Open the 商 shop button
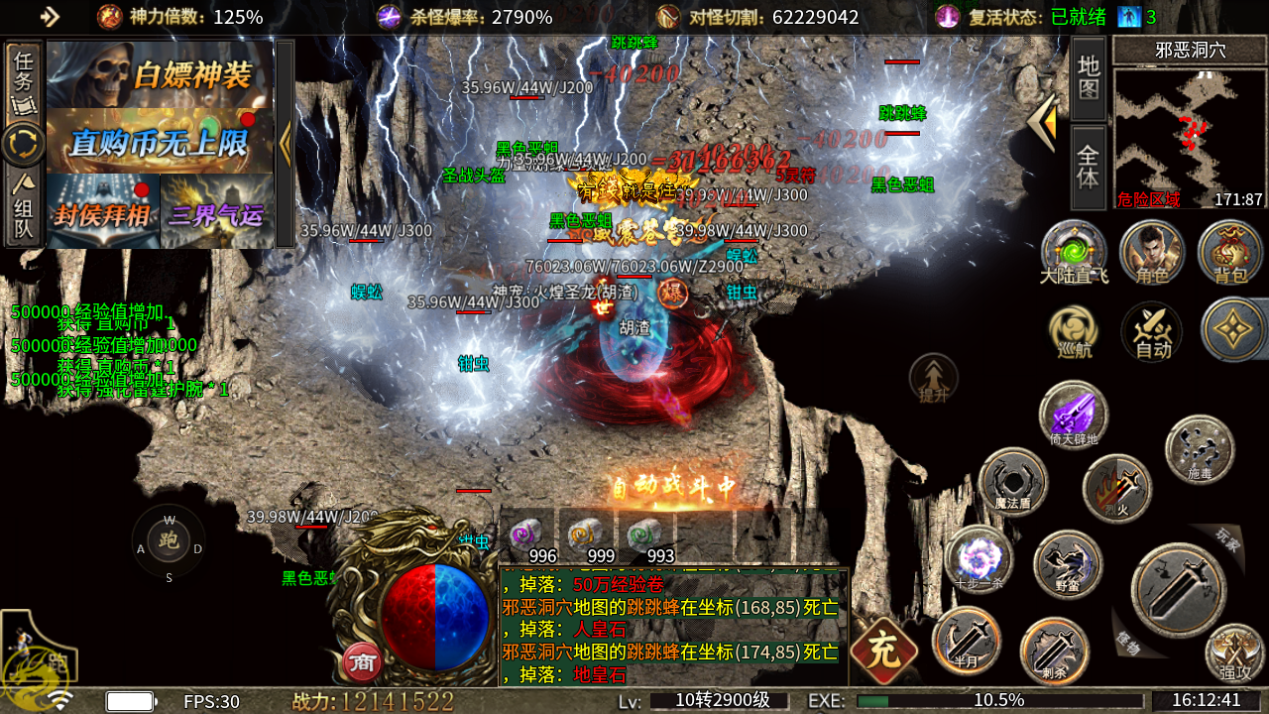1269x714 pixels. click(362, 661)
